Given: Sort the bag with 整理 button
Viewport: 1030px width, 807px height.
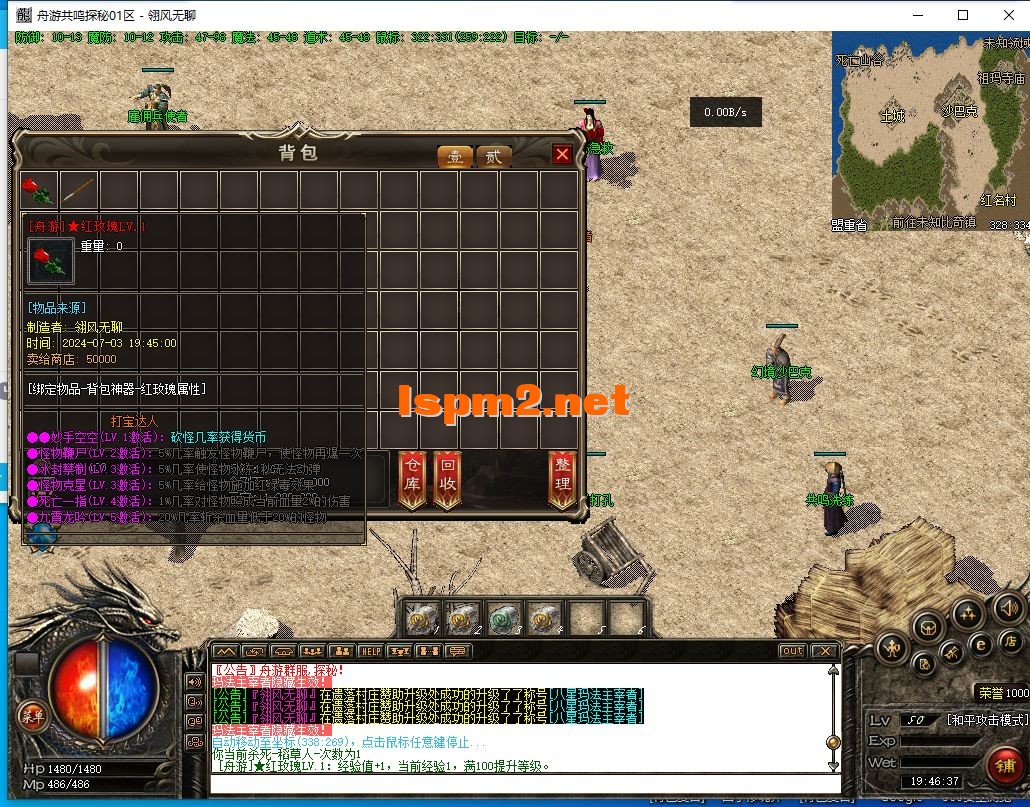Looking at the screenshot, I should [x=563, y=480].
